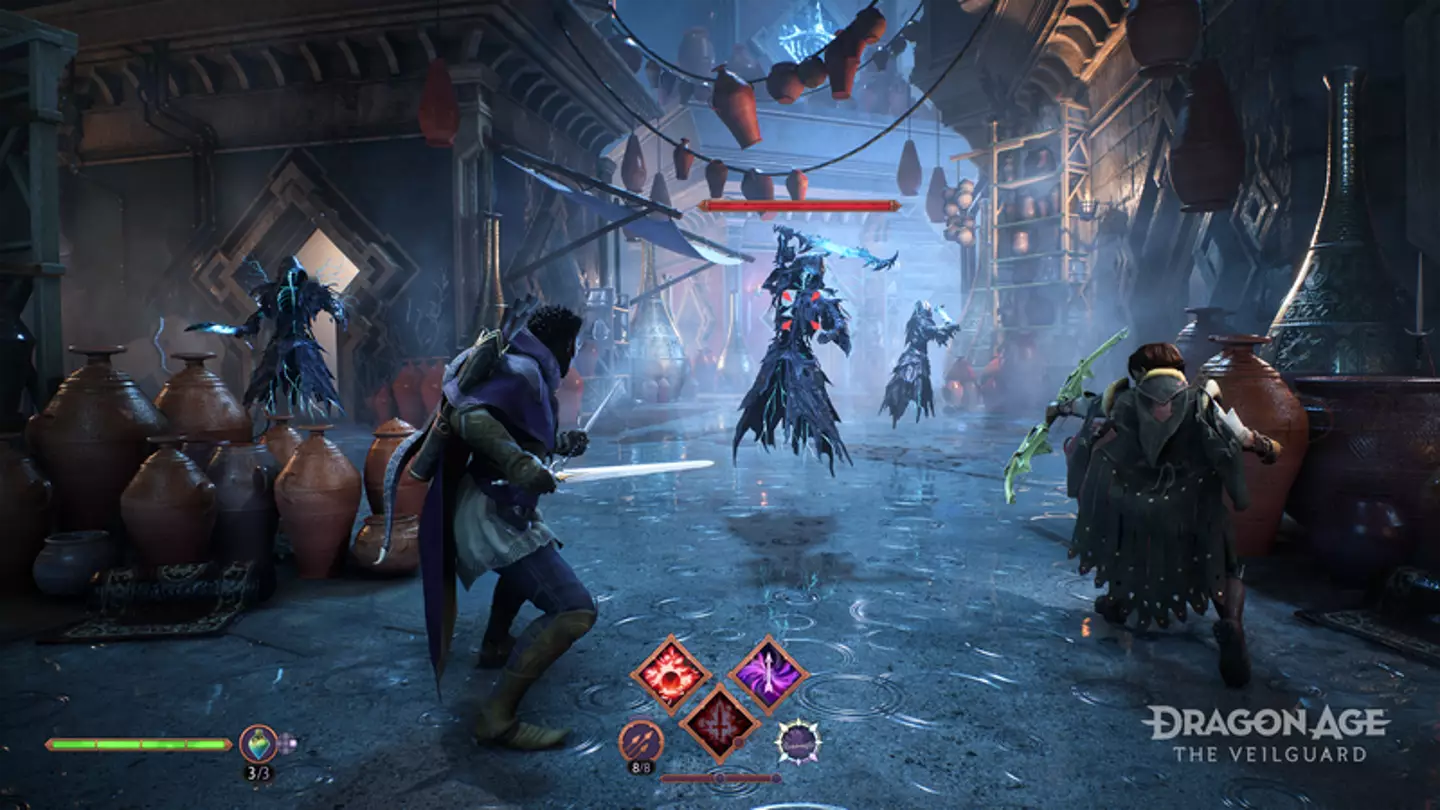Click the green player health bar

(x=139, y=744)
